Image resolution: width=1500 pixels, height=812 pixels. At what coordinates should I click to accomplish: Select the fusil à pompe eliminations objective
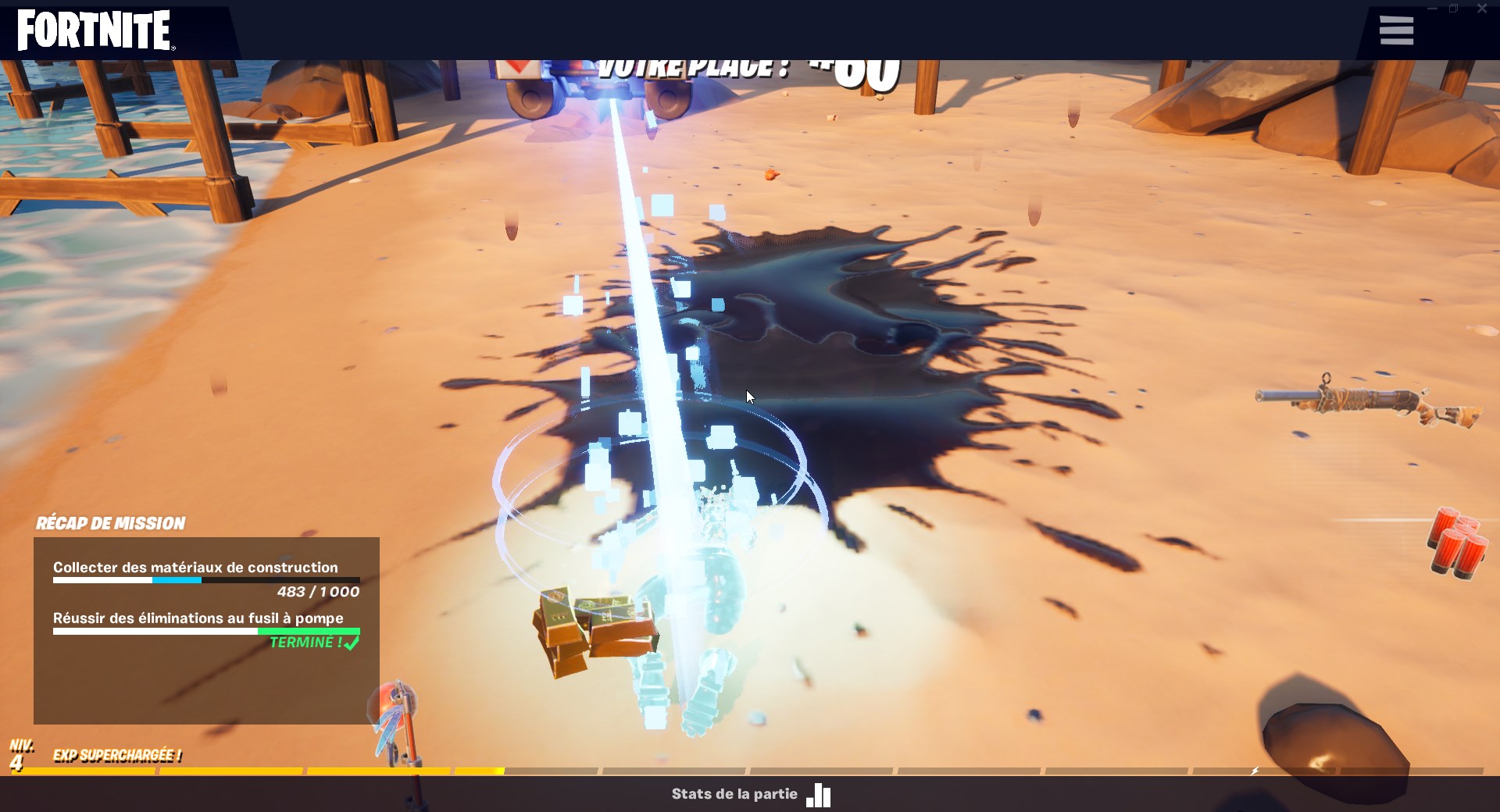point(197,618)
